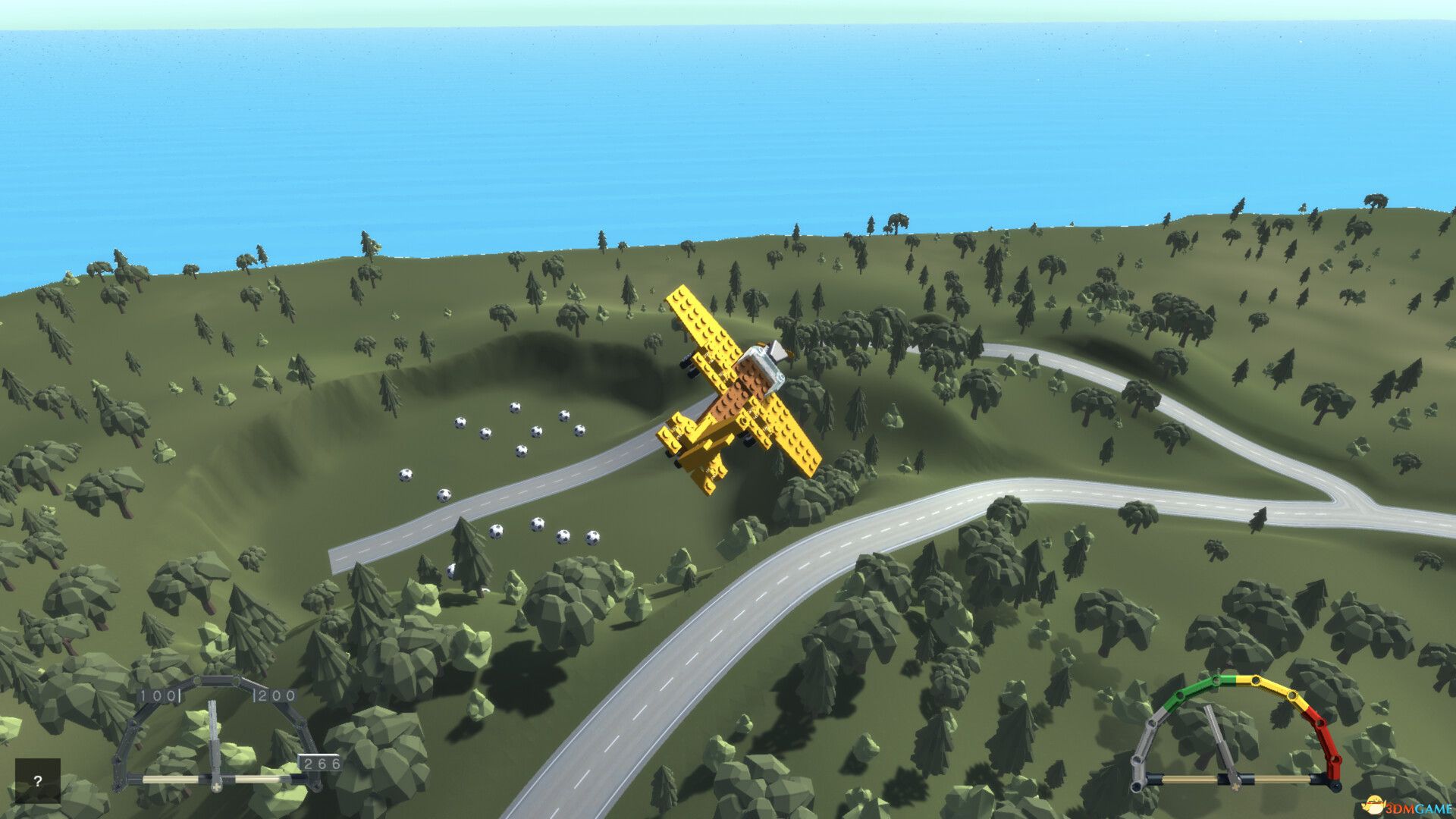The width and height of the screenshot is (1456, 819).
Task: Click the 100 marker on the speedometer
Action: 158,695
